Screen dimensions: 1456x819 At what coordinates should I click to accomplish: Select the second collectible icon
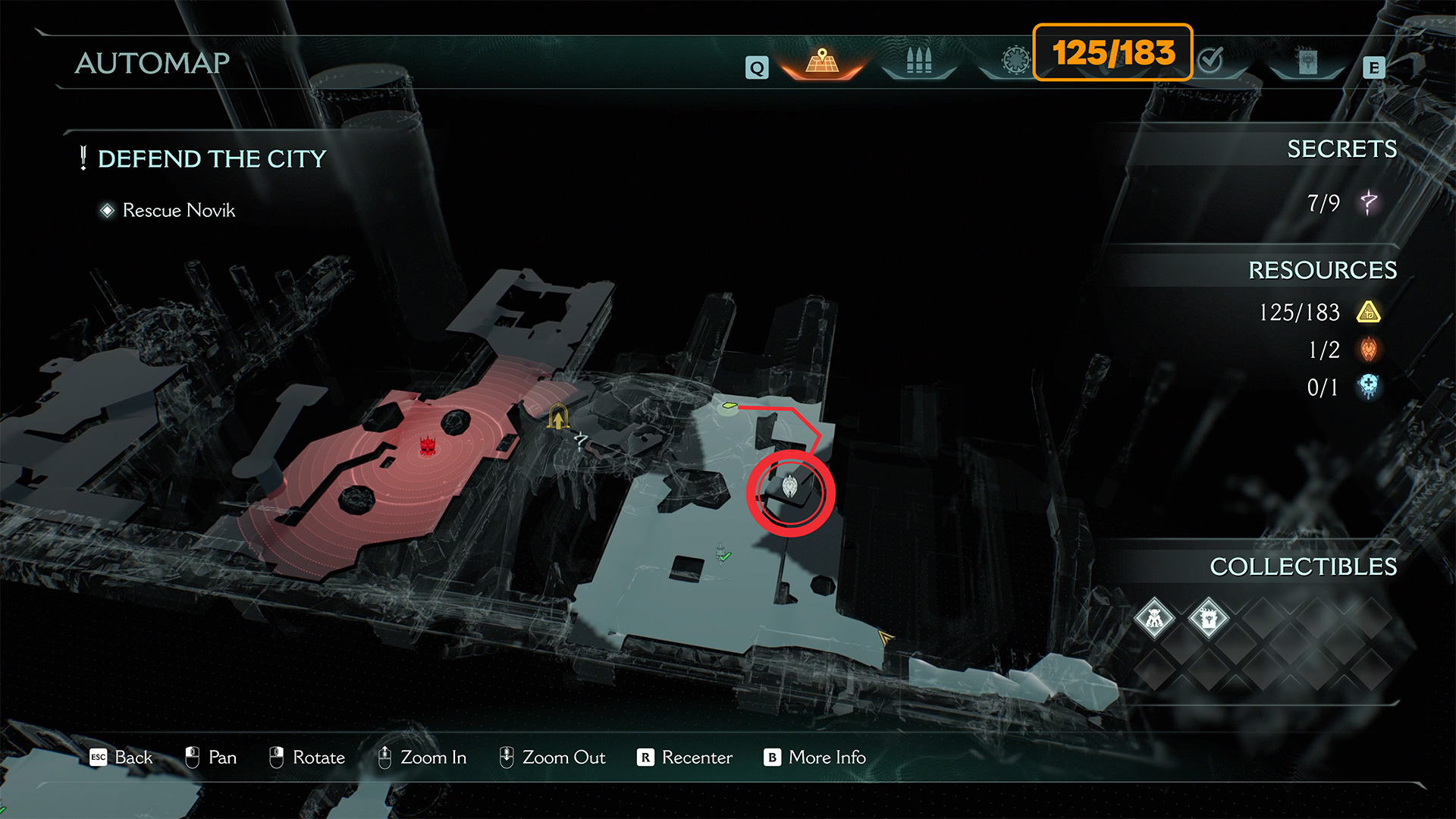(1209, 619)
